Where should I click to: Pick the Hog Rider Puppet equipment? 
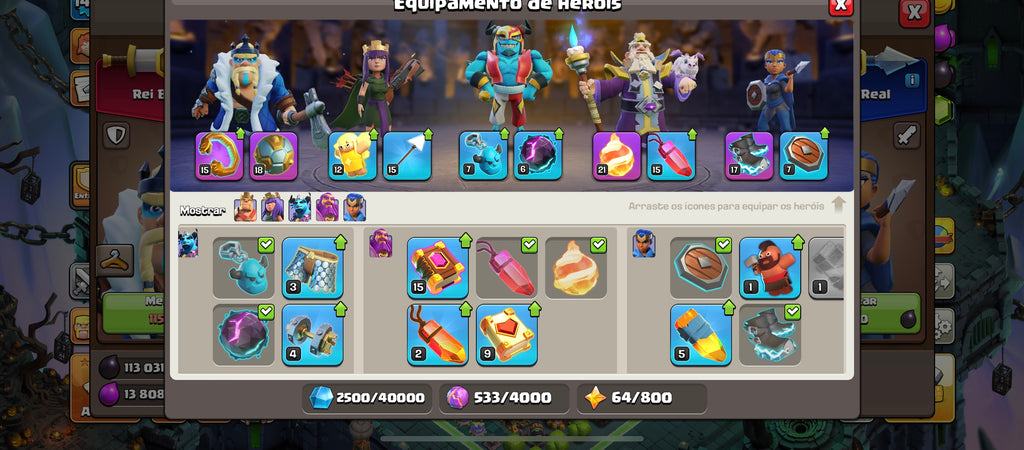pyautogui.click(x=770, y=268)
